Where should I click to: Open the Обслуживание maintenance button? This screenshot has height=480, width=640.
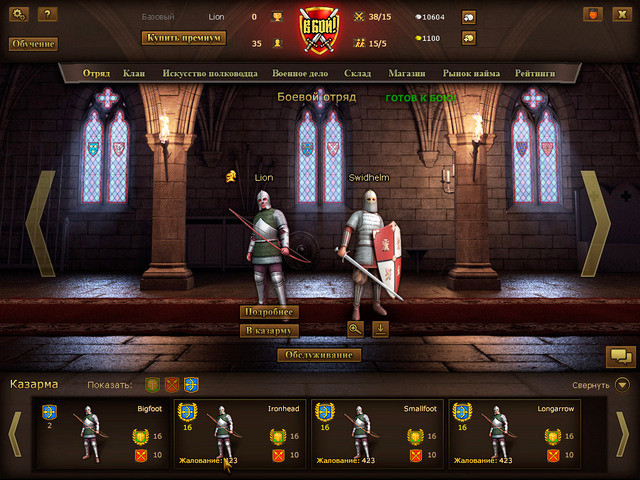(319, 354)
